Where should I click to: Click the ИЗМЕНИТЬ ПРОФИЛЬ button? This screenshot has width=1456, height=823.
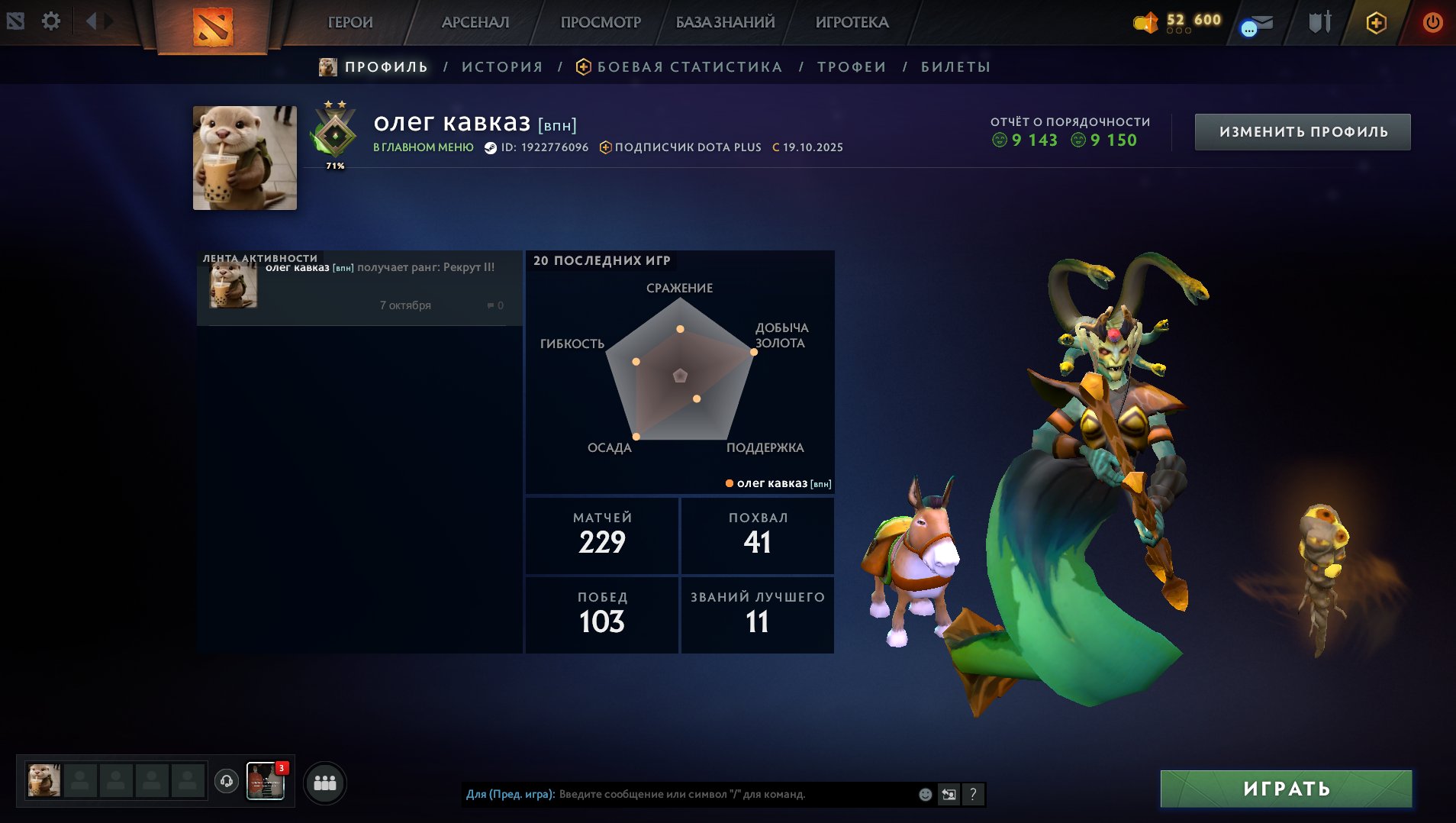tap(1303, 132)
